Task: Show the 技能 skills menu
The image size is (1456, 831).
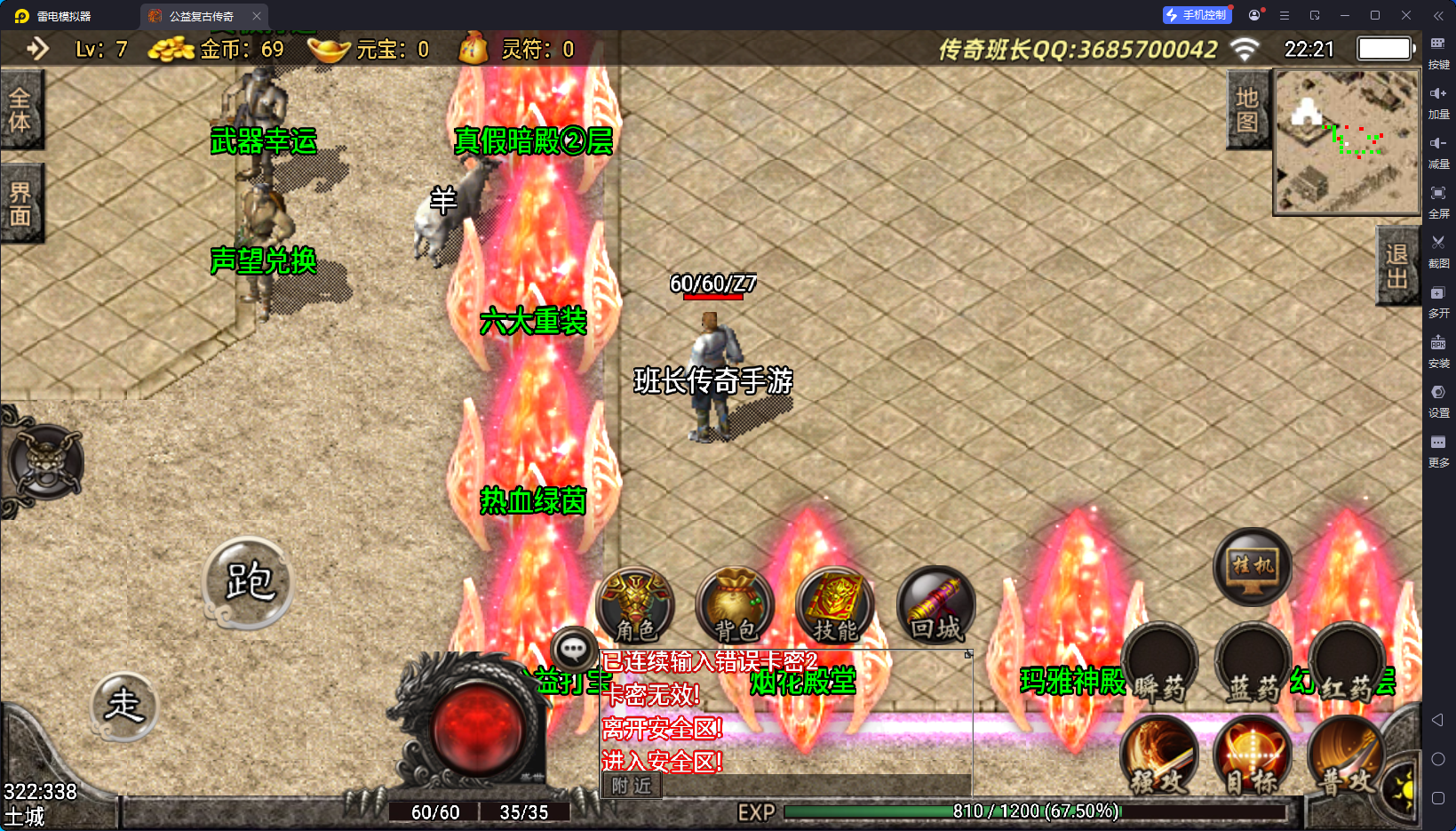Action: point(835,605)
